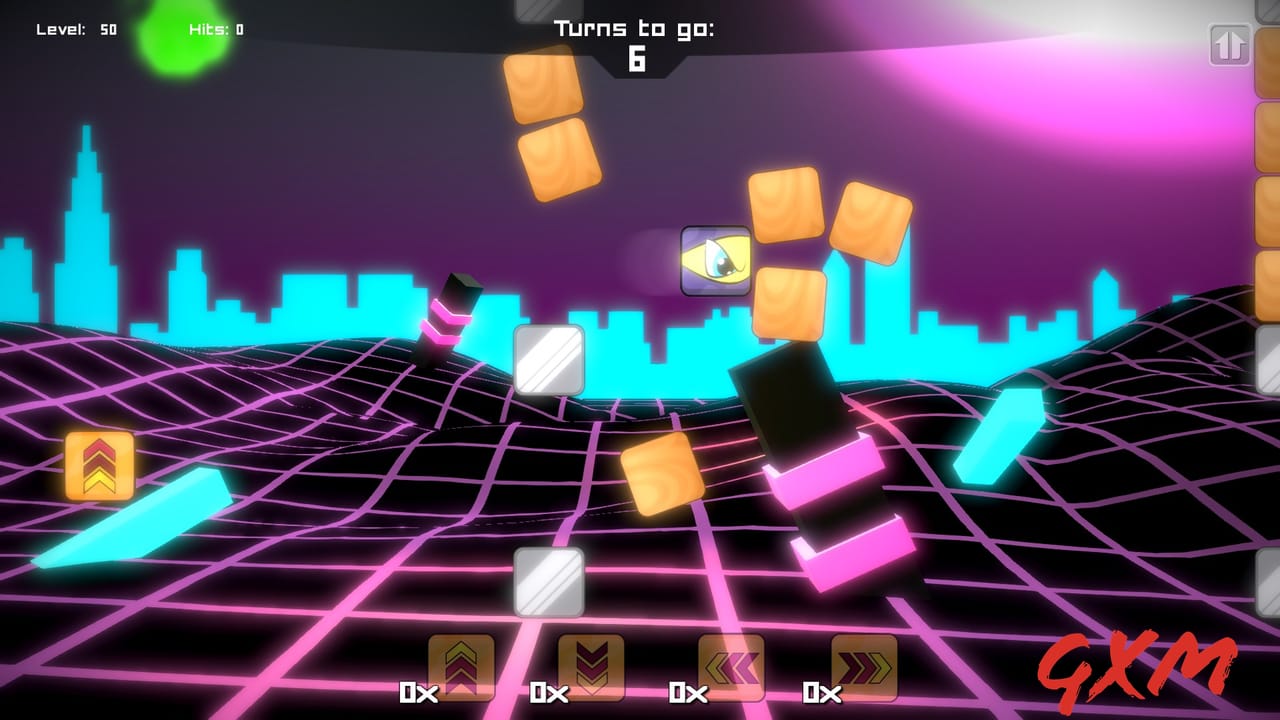Click the white glass tile near center
The height and width of the screenshot is (720, 1280).
tap(548, 357)
